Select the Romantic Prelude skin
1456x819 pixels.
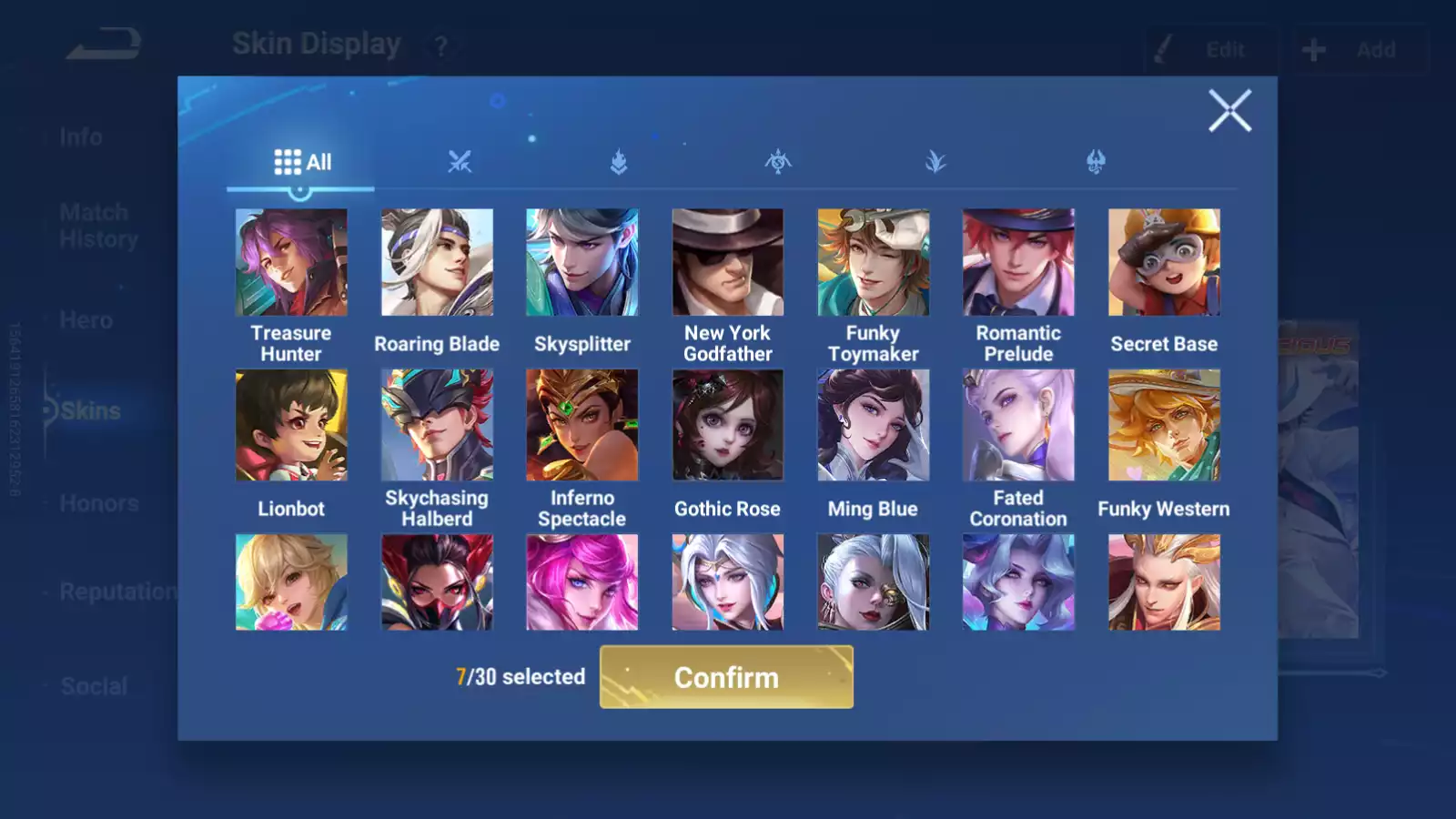pos(1018,262)
